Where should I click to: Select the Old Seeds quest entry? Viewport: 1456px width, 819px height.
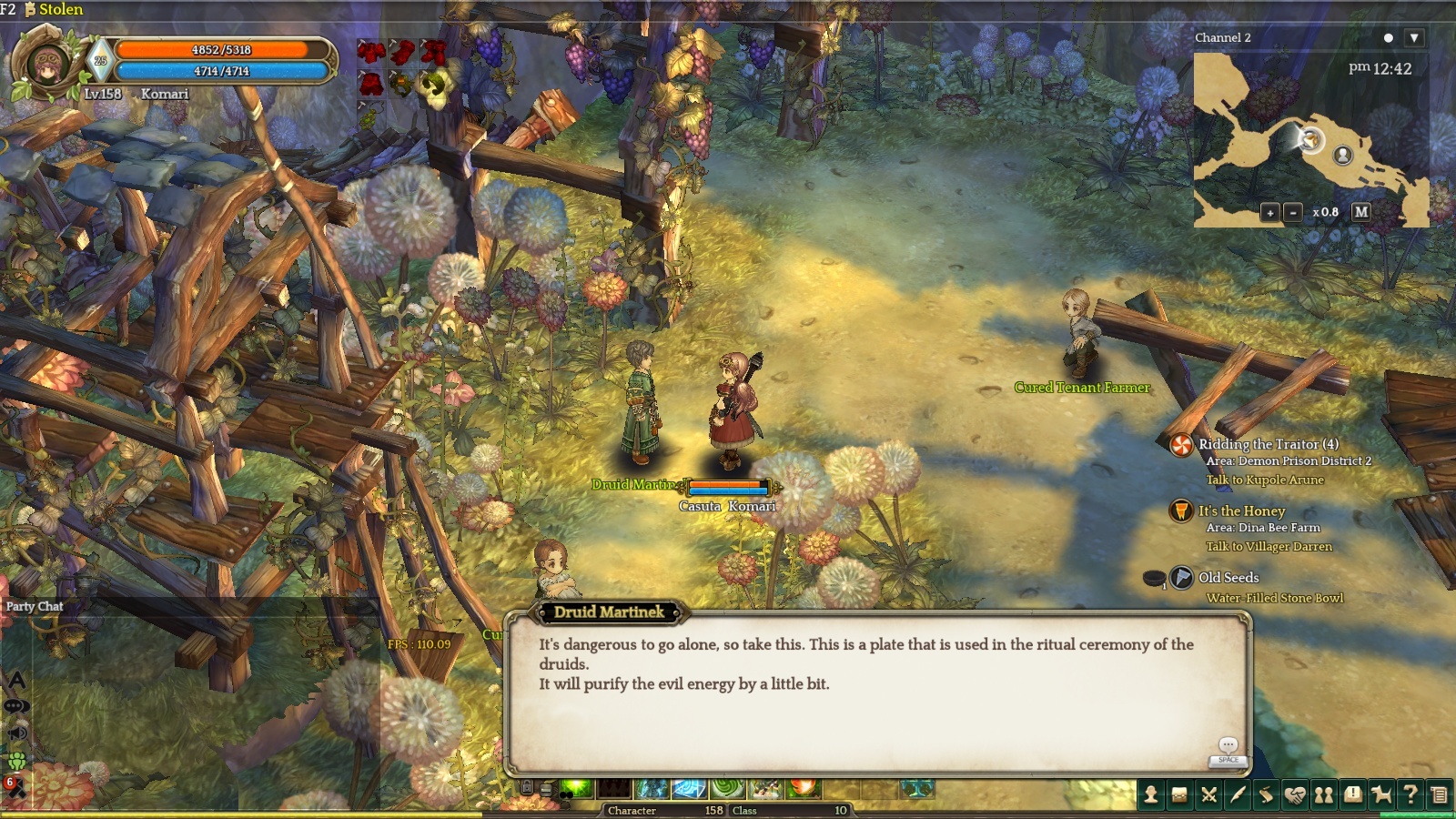[1228, 578]
